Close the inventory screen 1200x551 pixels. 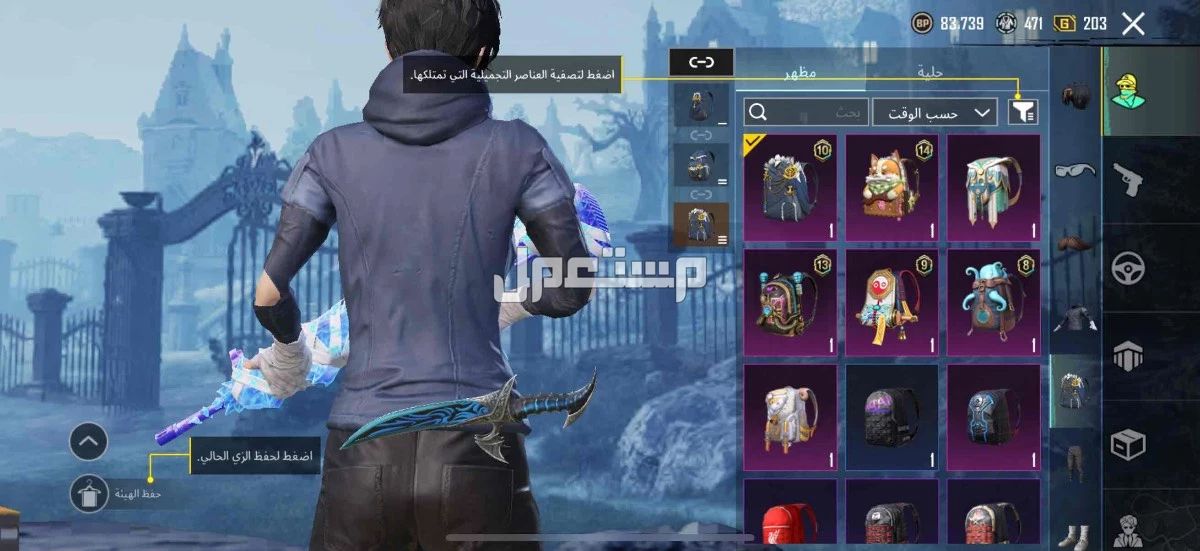pyautogui.click(x=1133, y=24)
